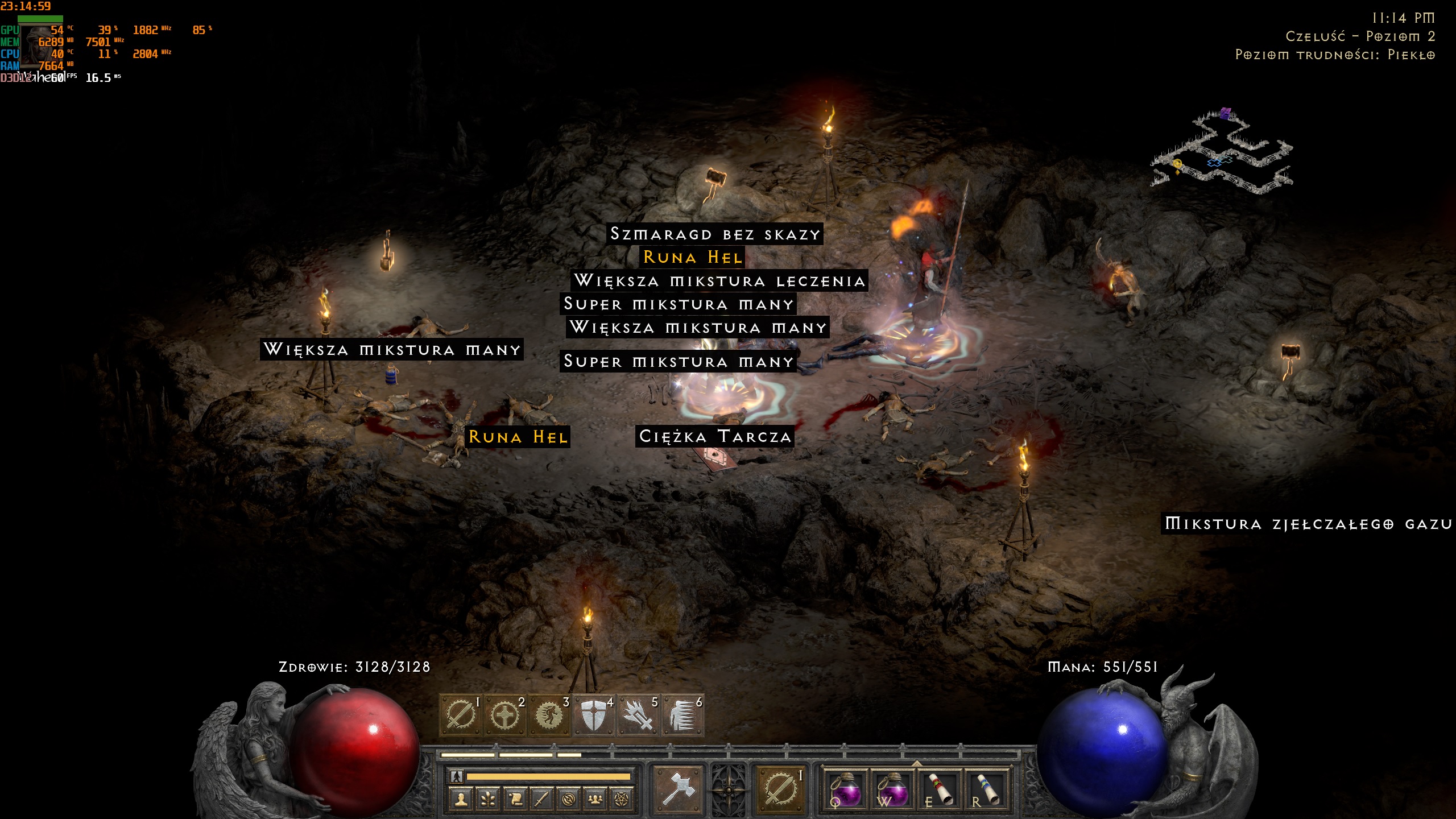Image resolution: width=1456 pixels, height=819 pixels.
Task: Toggle the run/walk button by the stamina bar
Action: 456,776
